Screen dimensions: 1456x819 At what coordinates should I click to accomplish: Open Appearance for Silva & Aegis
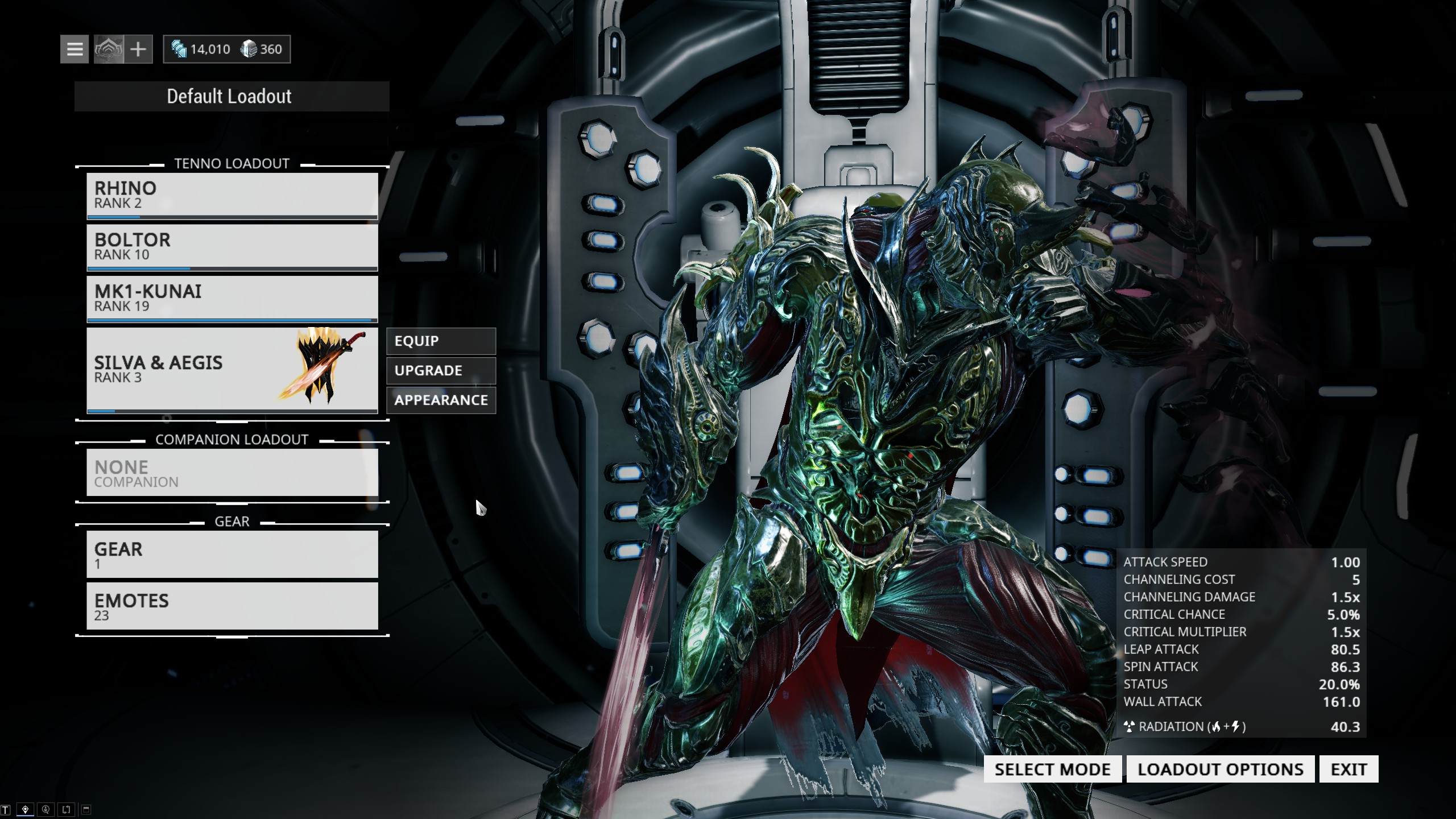pos(441,400)
